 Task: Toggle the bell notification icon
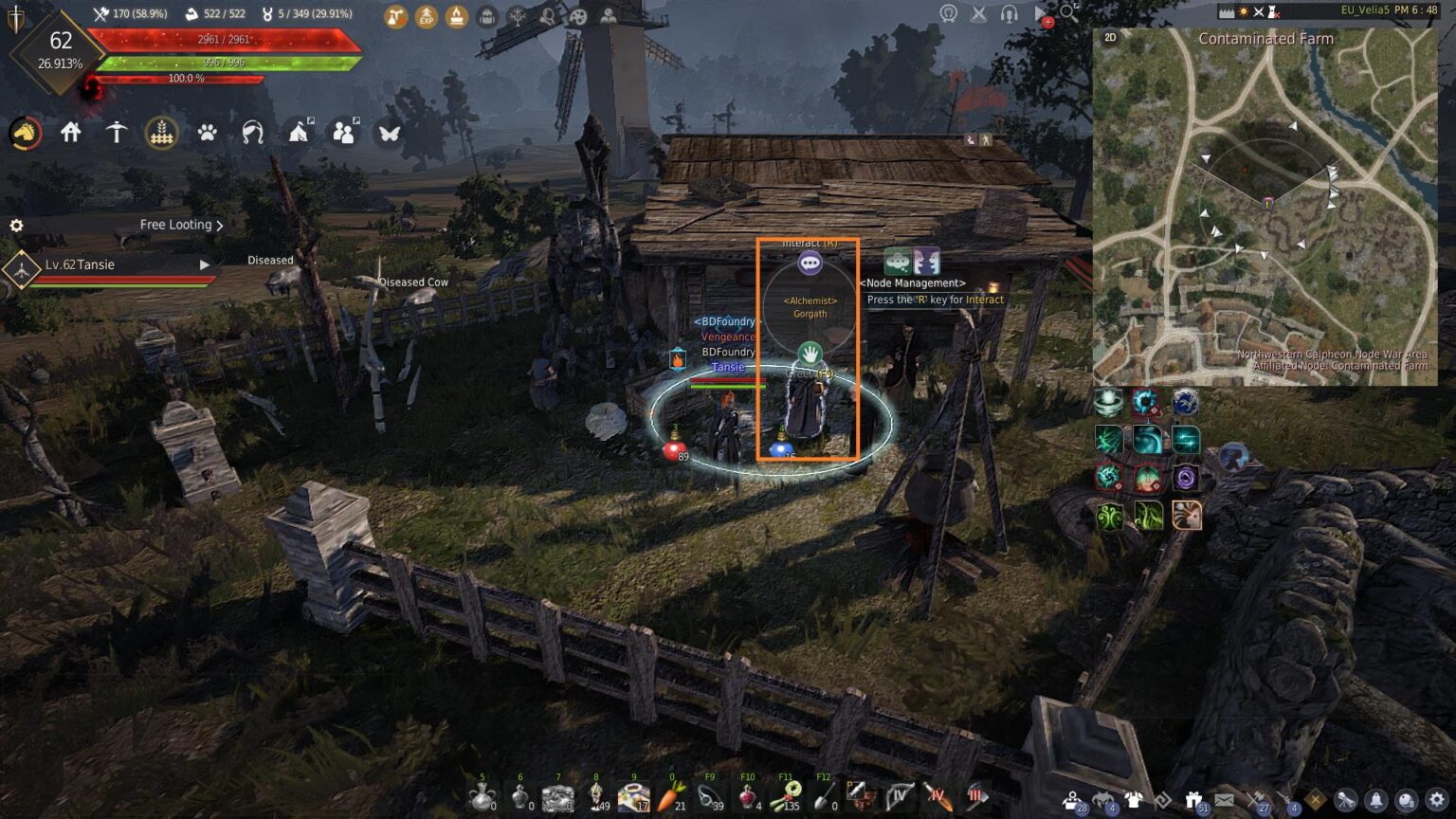(x=1376, y=800)
